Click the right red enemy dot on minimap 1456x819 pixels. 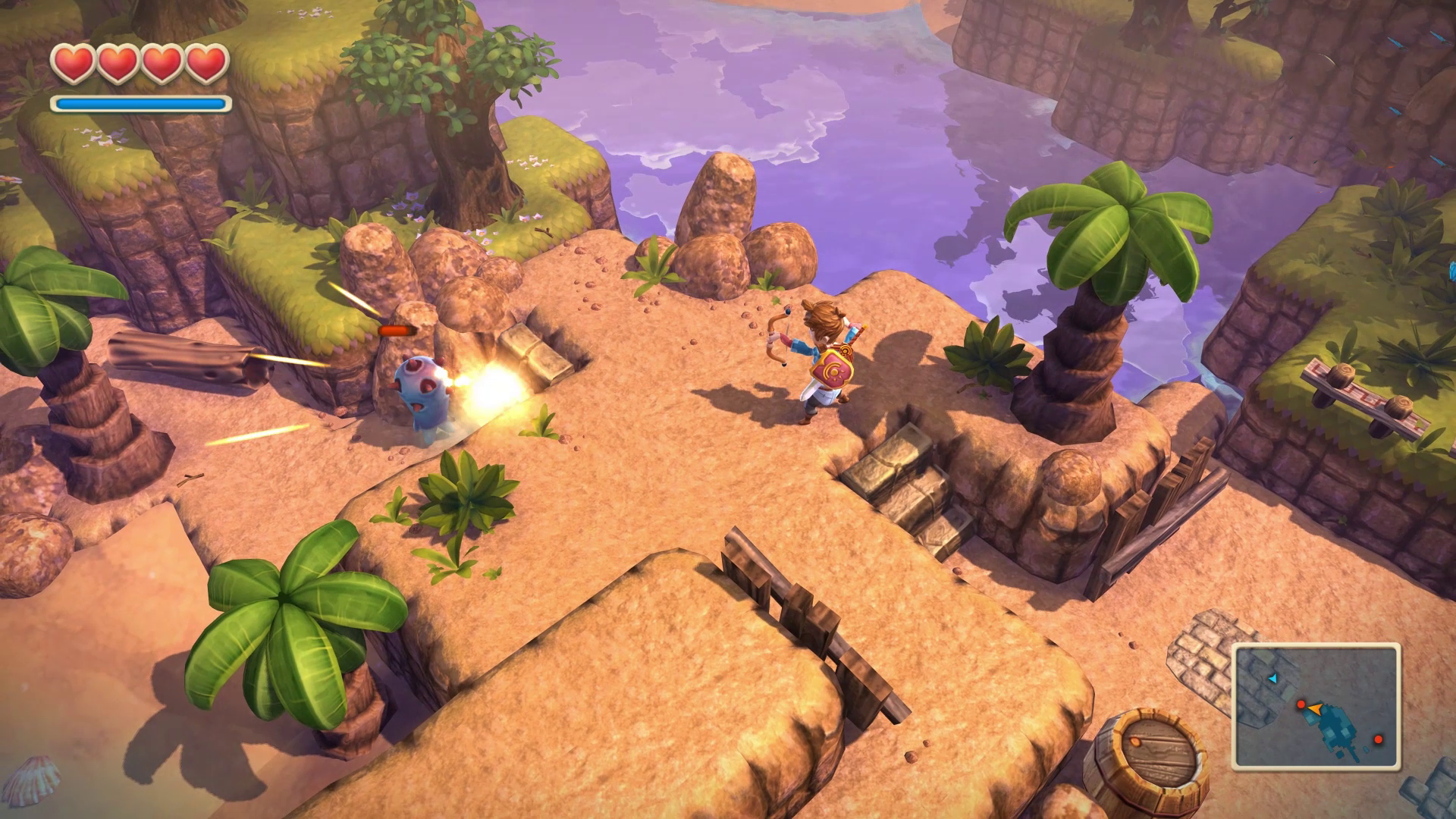pyautogui.click(x=1379, y=740)
